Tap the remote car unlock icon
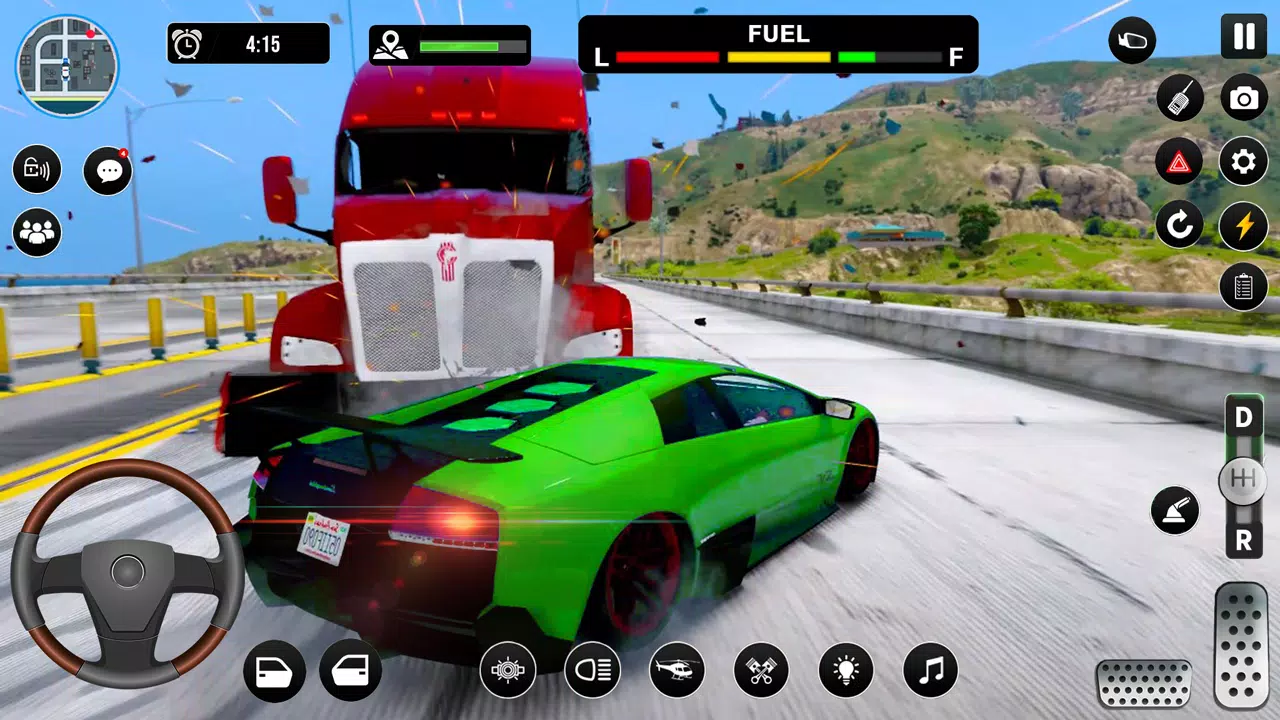1280x720 pixels. tap(37, 169)
